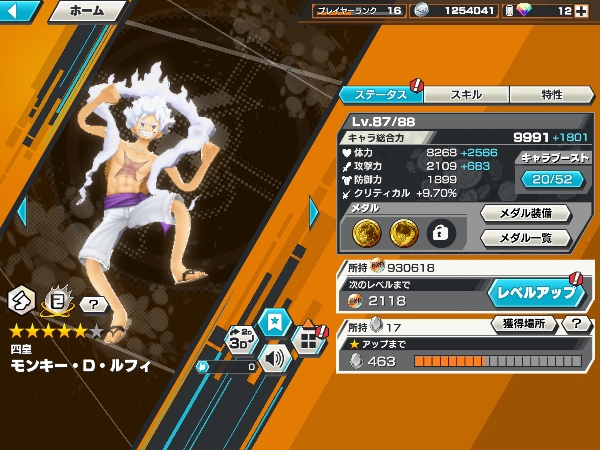Show the next character with the right arrow
This screenshot has height=450, width=600.
coord(314,212)
